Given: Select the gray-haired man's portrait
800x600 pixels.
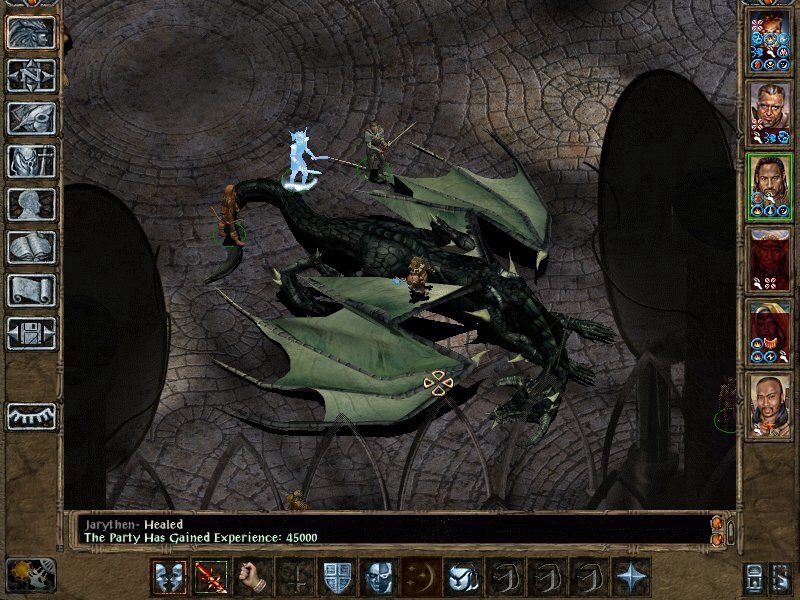Looking at the screenshot, I should tap(770, 111).
